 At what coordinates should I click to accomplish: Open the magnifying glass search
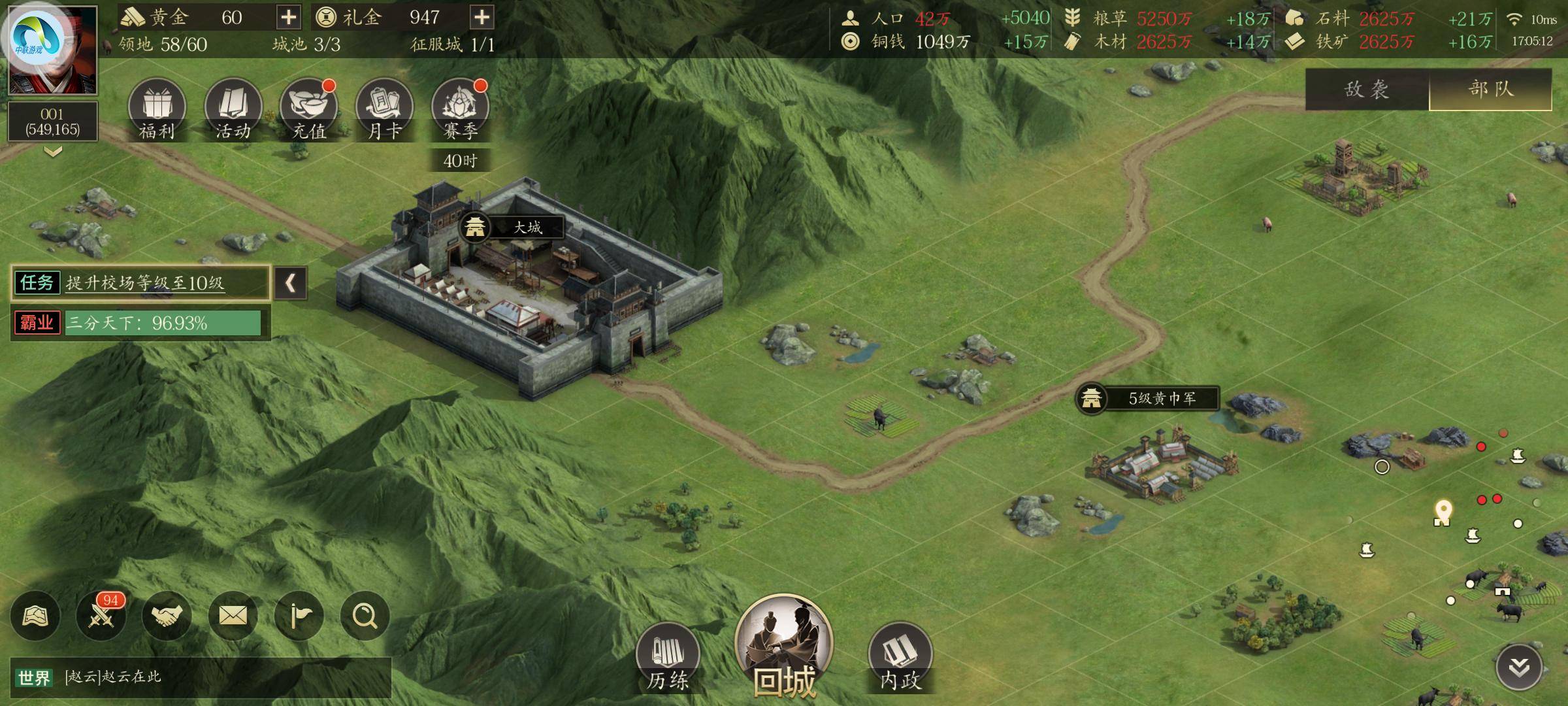365,616
